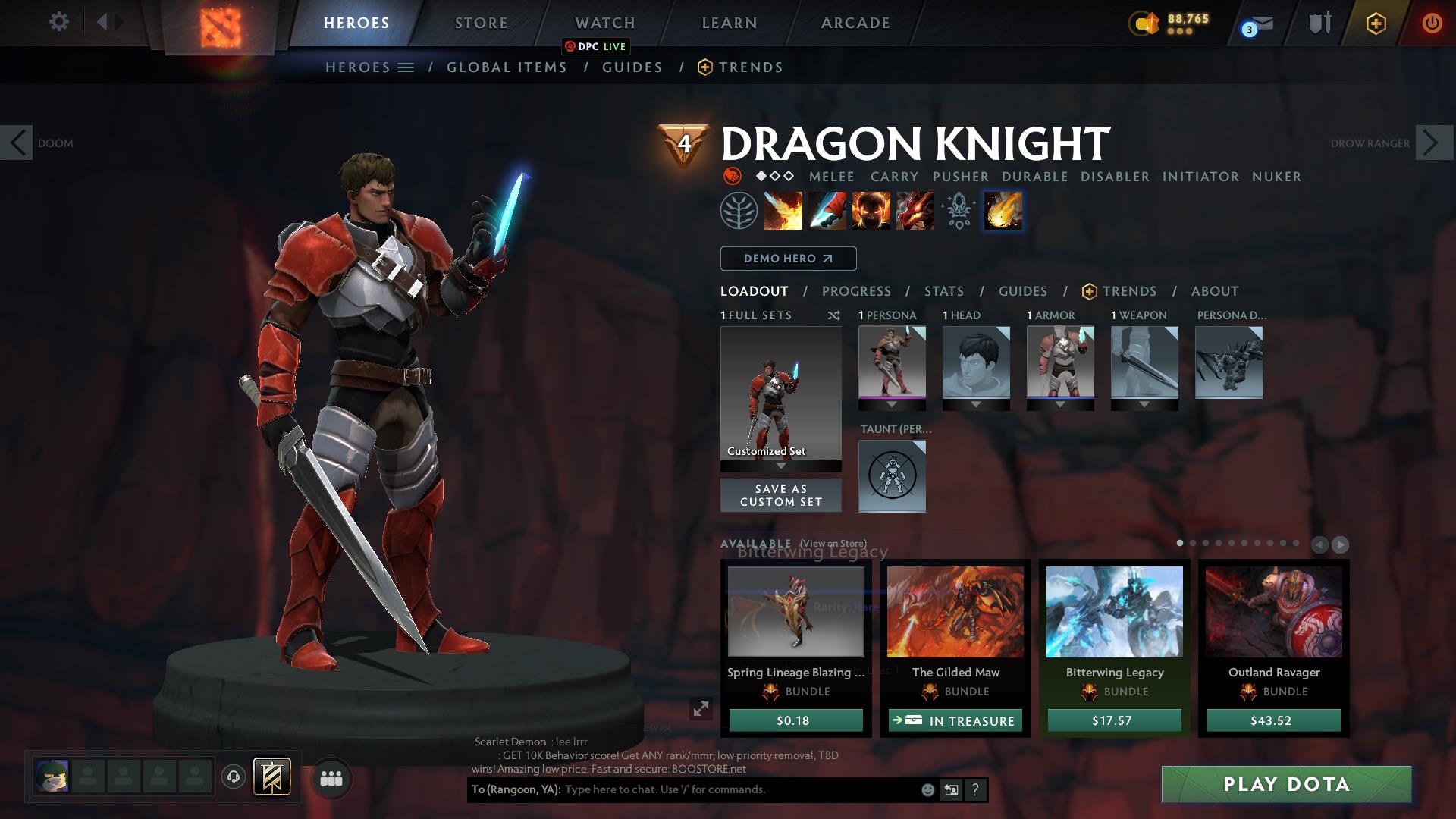Open the settings gear
Screen dimensions: 1456x819
[59, 22]
